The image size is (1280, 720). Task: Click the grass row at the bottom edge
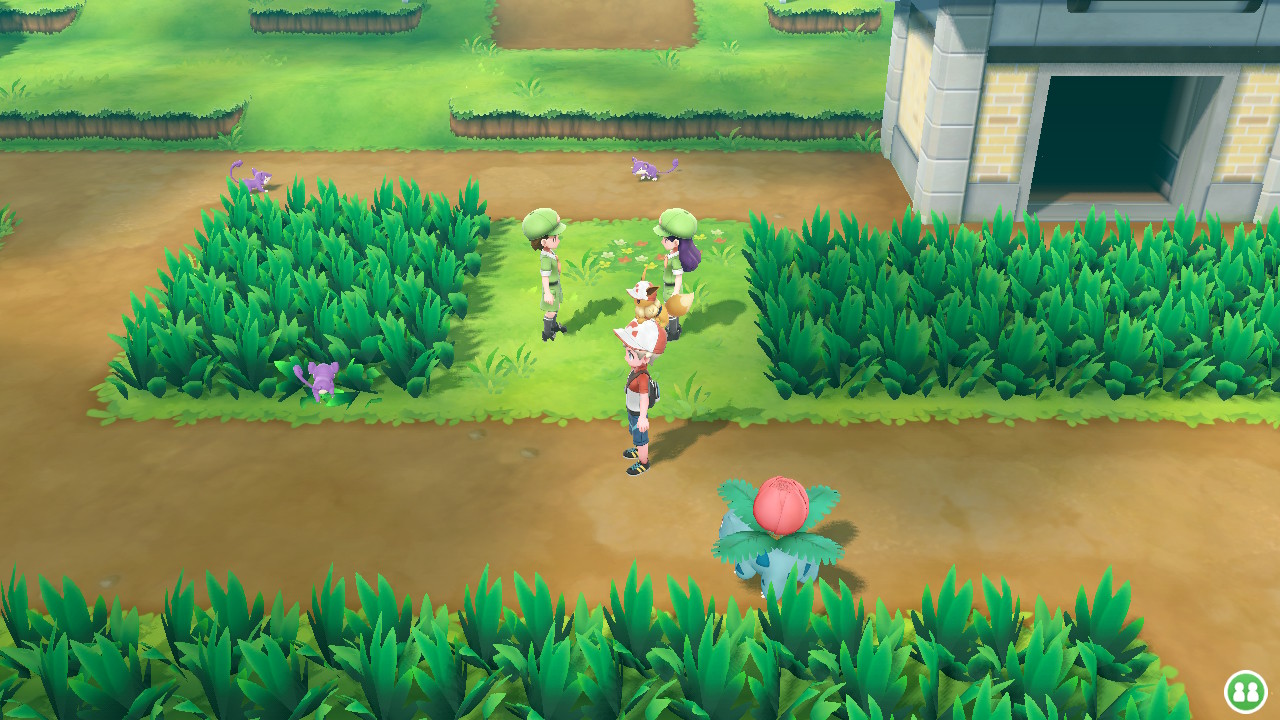coord(400,650)
